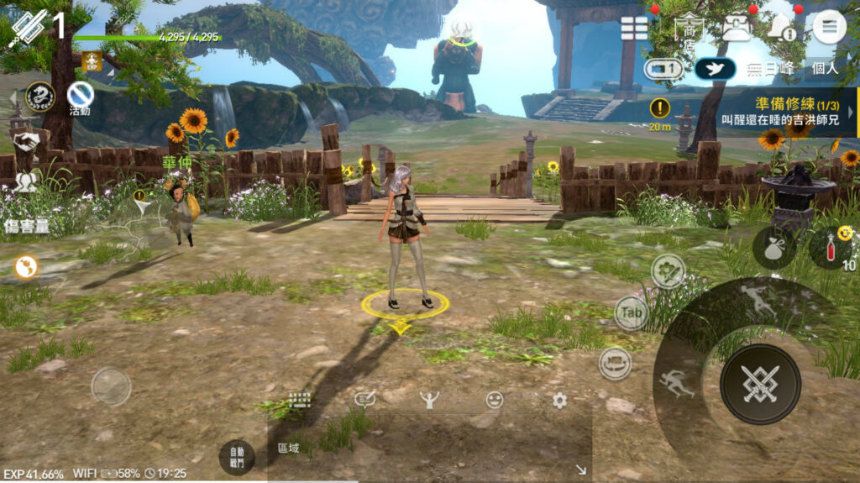Tap the crossed swords attack button
Viewport: 860px width, 483px height.
(760, 384)
